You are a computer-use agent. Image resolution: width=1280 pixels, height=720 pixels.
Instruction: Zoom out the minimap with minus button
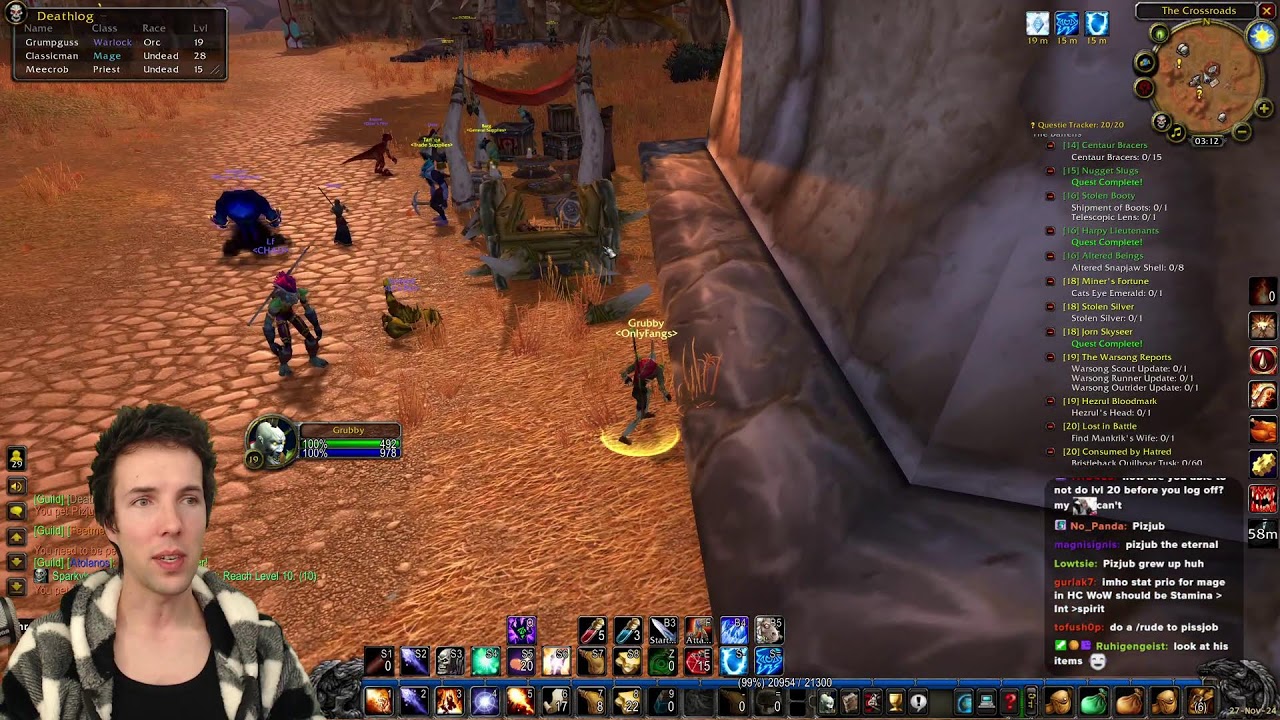click(x=1242, y=131)
